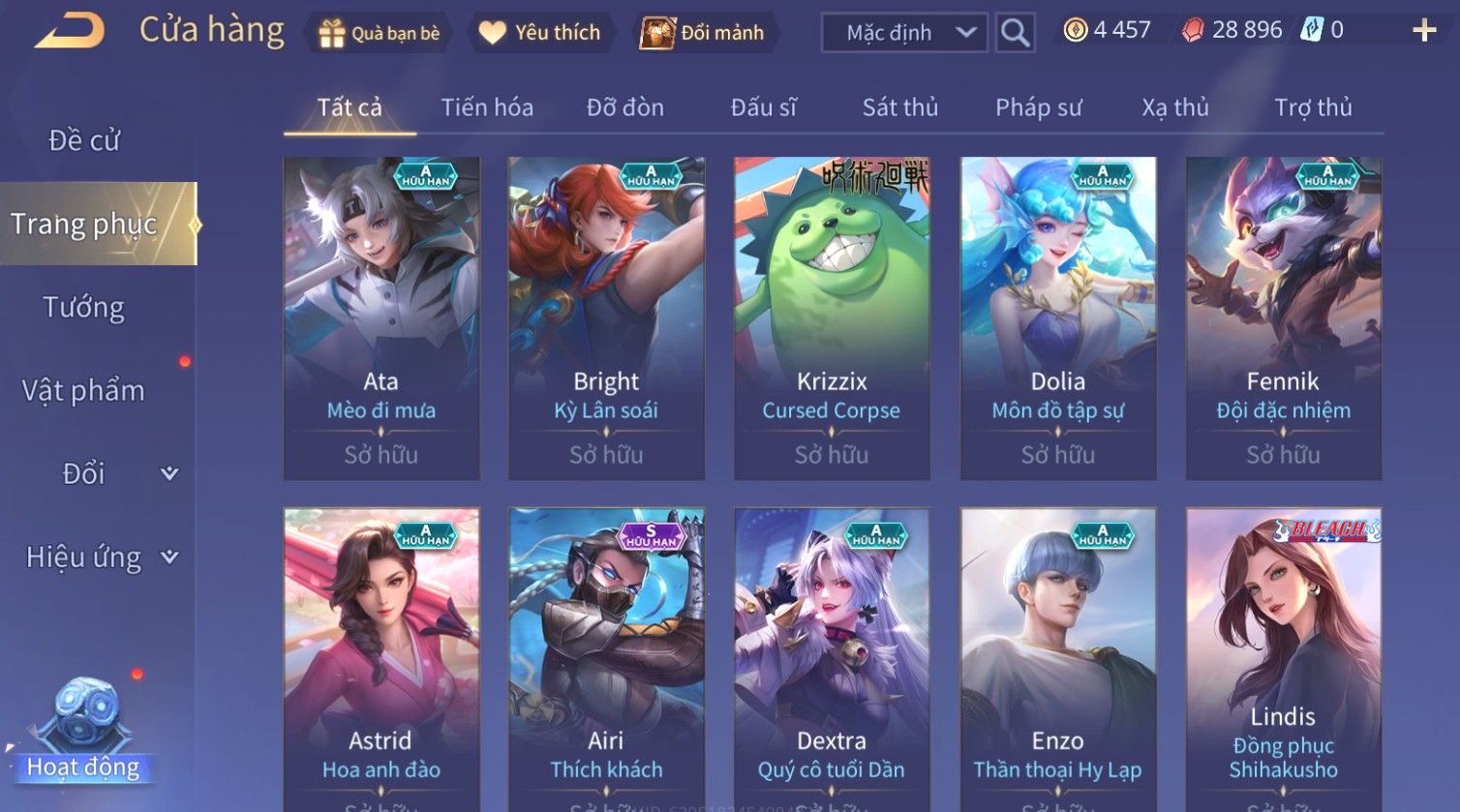Switch to the Đỡ đòn tab
The height and width of the screenshot is (812, 1460).
(624, 107)
